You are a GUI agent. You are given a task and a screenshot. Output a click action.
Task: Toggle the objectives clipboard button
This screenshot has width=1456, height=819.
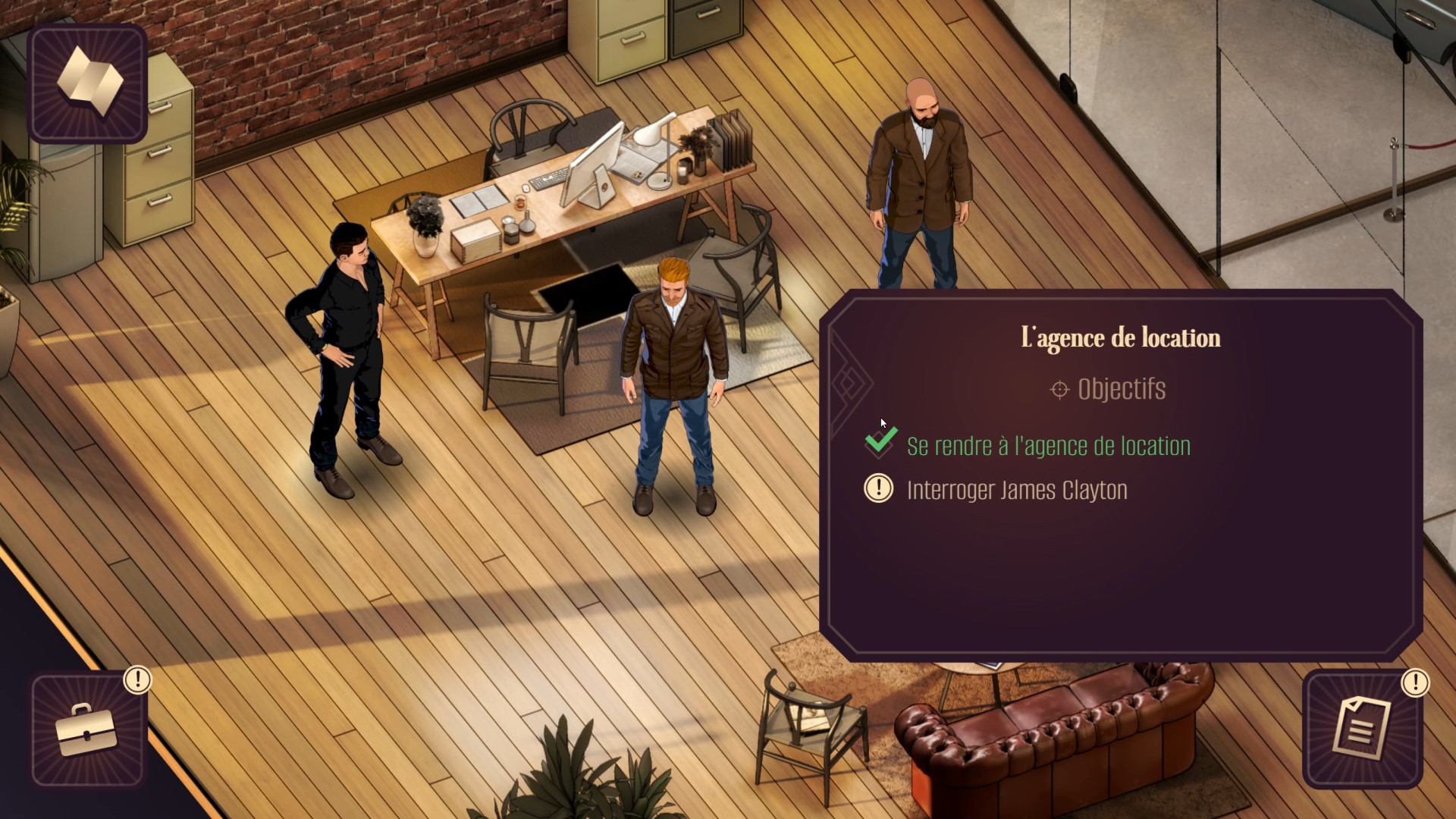pyautogui.click(x=1362, y=730)
